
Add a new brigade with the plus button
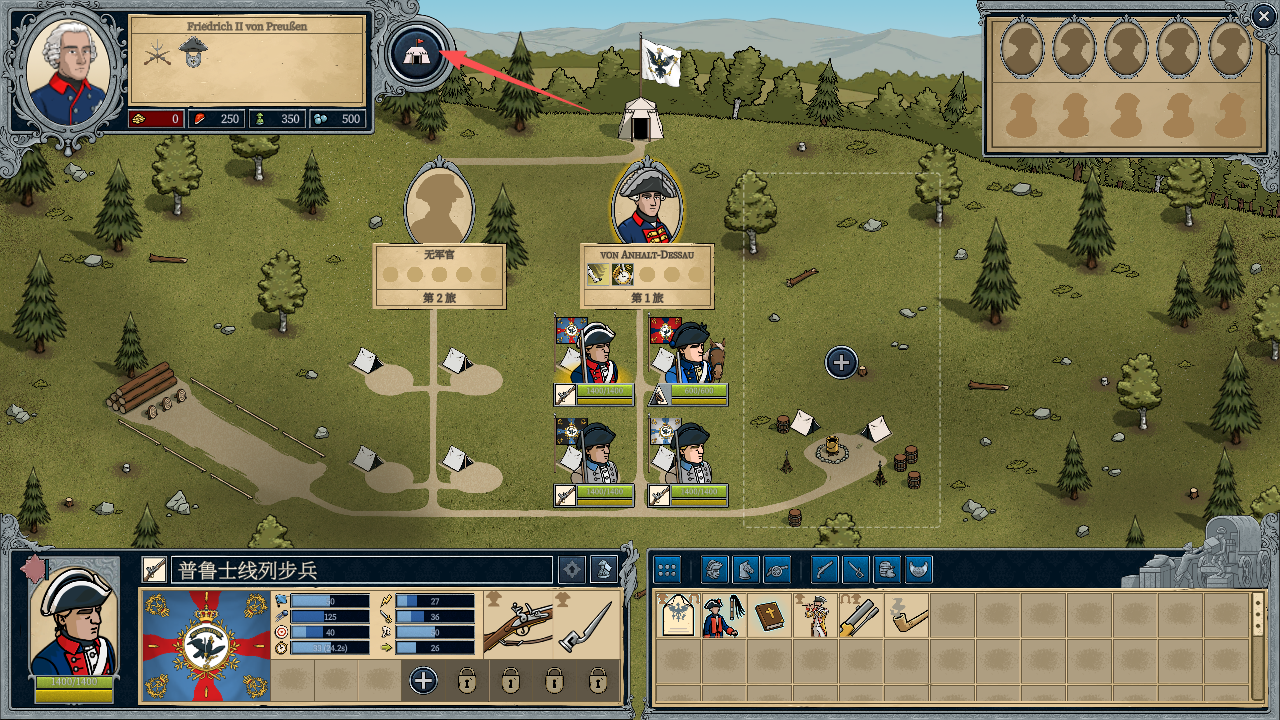[841, 362]
